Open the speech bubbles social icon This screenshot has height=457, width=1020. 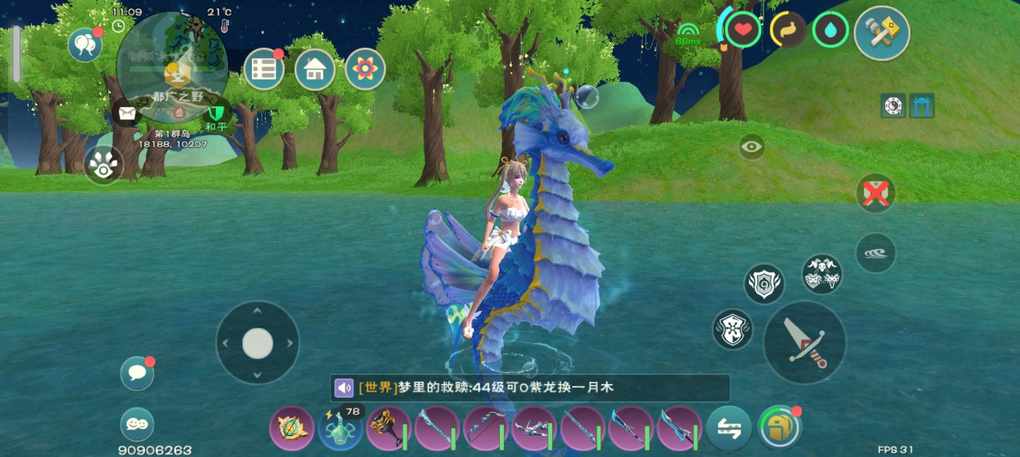click(x=84, y=44)
